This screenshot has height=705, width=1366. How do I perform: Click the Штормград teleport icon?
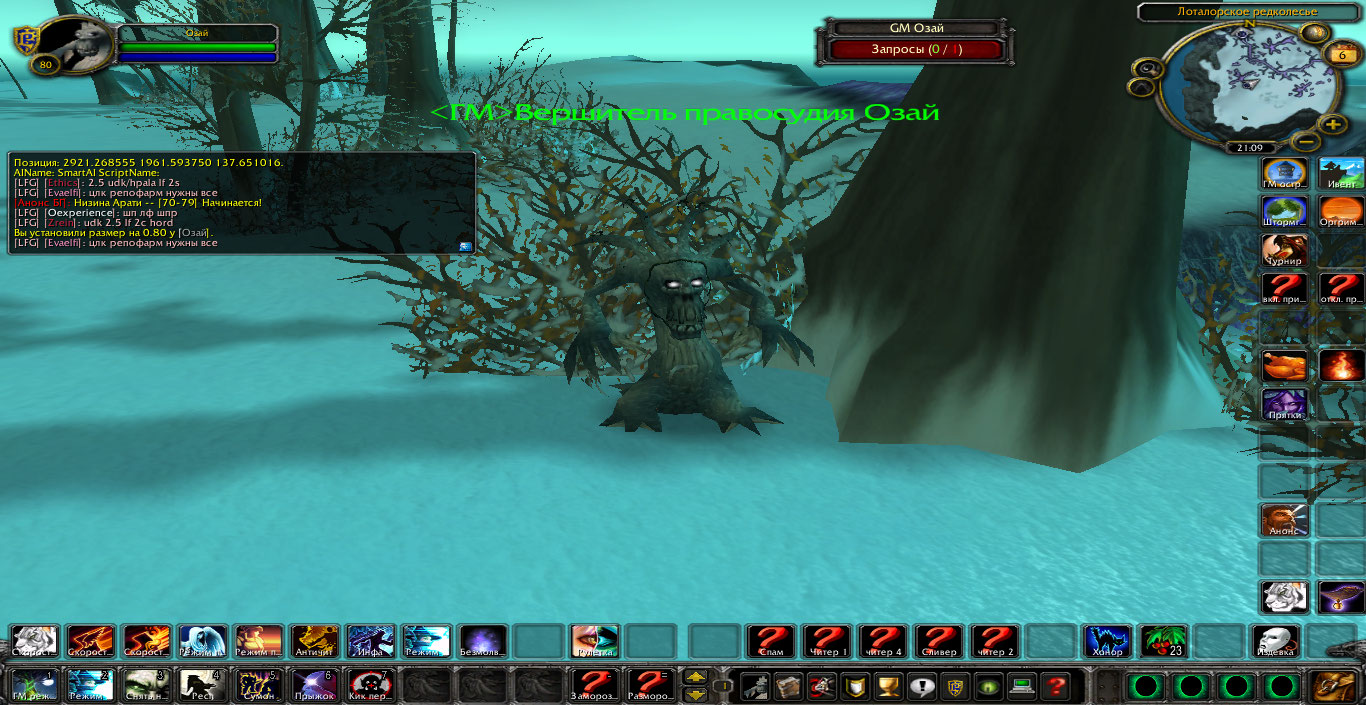point(1284,212)
